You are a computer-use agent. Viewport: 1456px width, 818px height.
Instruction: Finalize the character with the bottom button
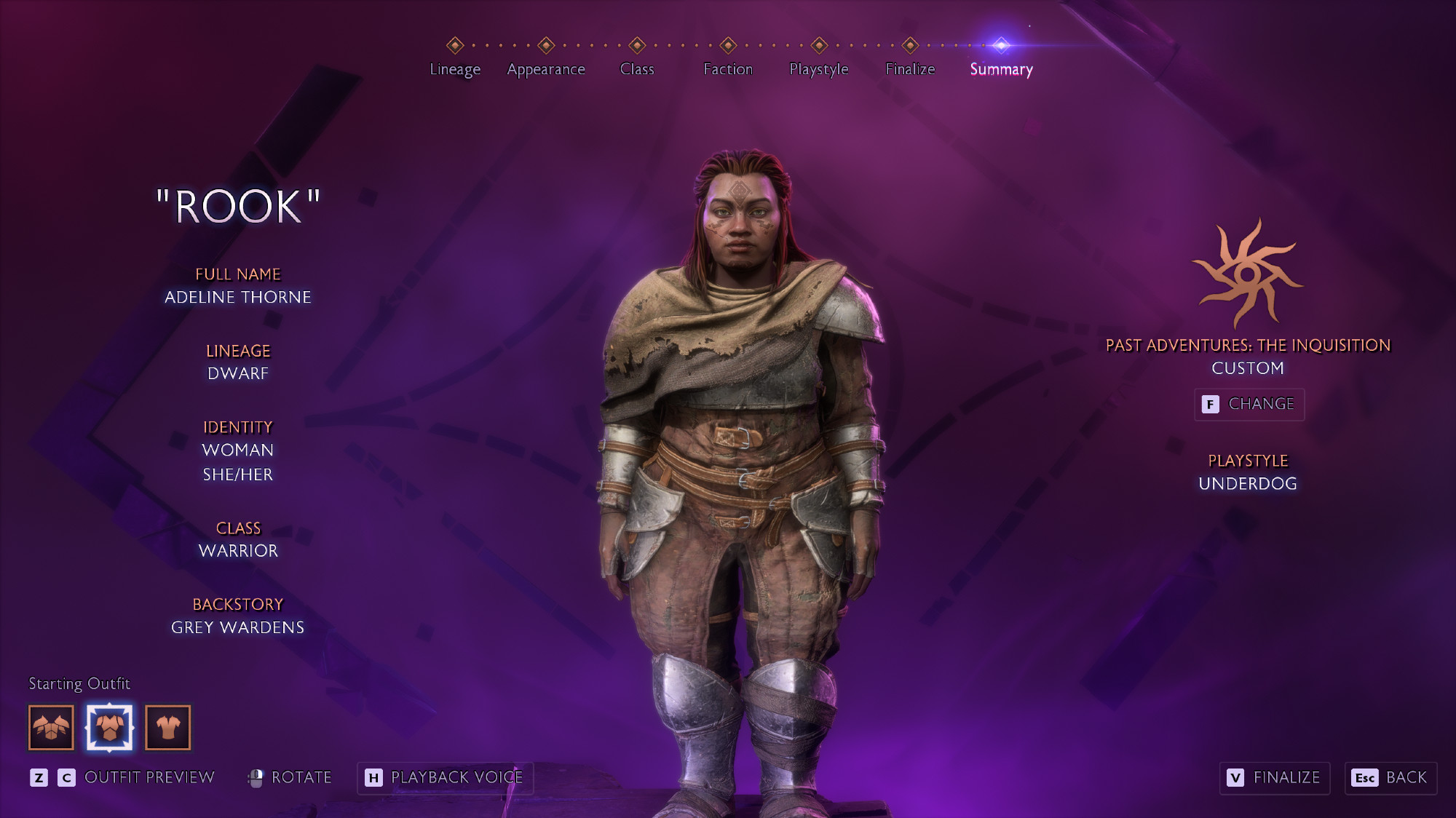click(1275, 778)
